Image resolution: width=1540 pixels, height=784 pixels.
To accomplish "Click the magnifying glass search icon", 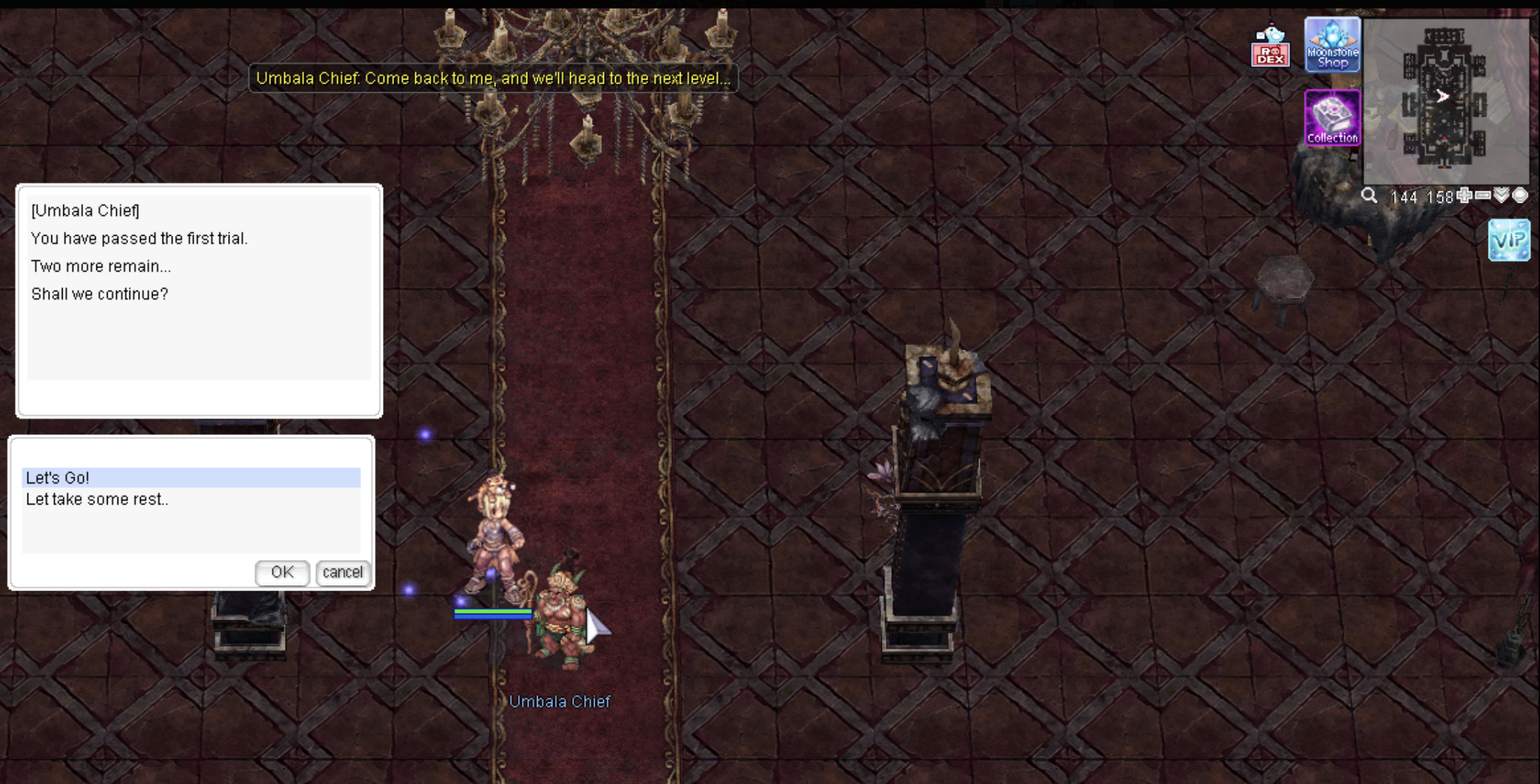I will pos(1369,196).
